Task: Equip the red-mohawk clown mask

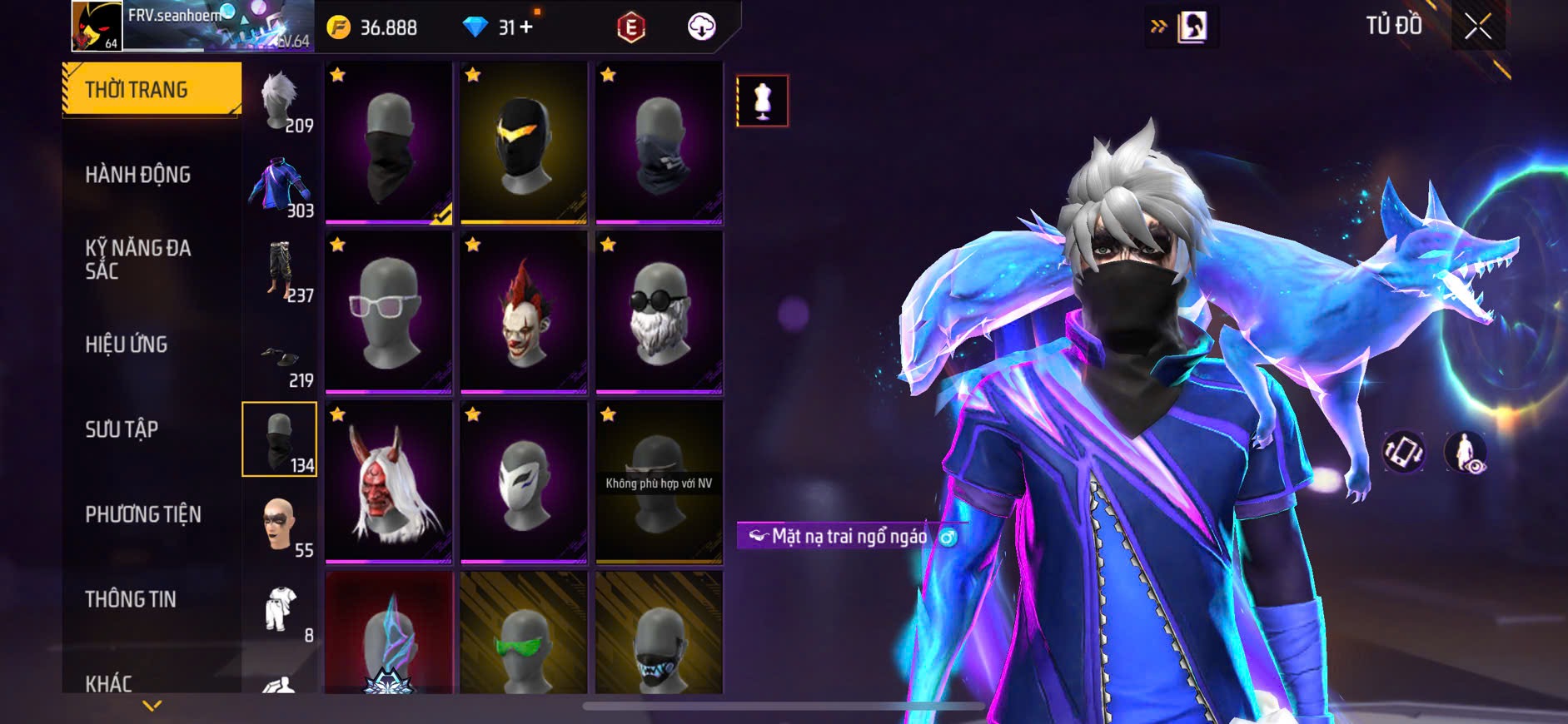Action: click(x=524, y=313)
